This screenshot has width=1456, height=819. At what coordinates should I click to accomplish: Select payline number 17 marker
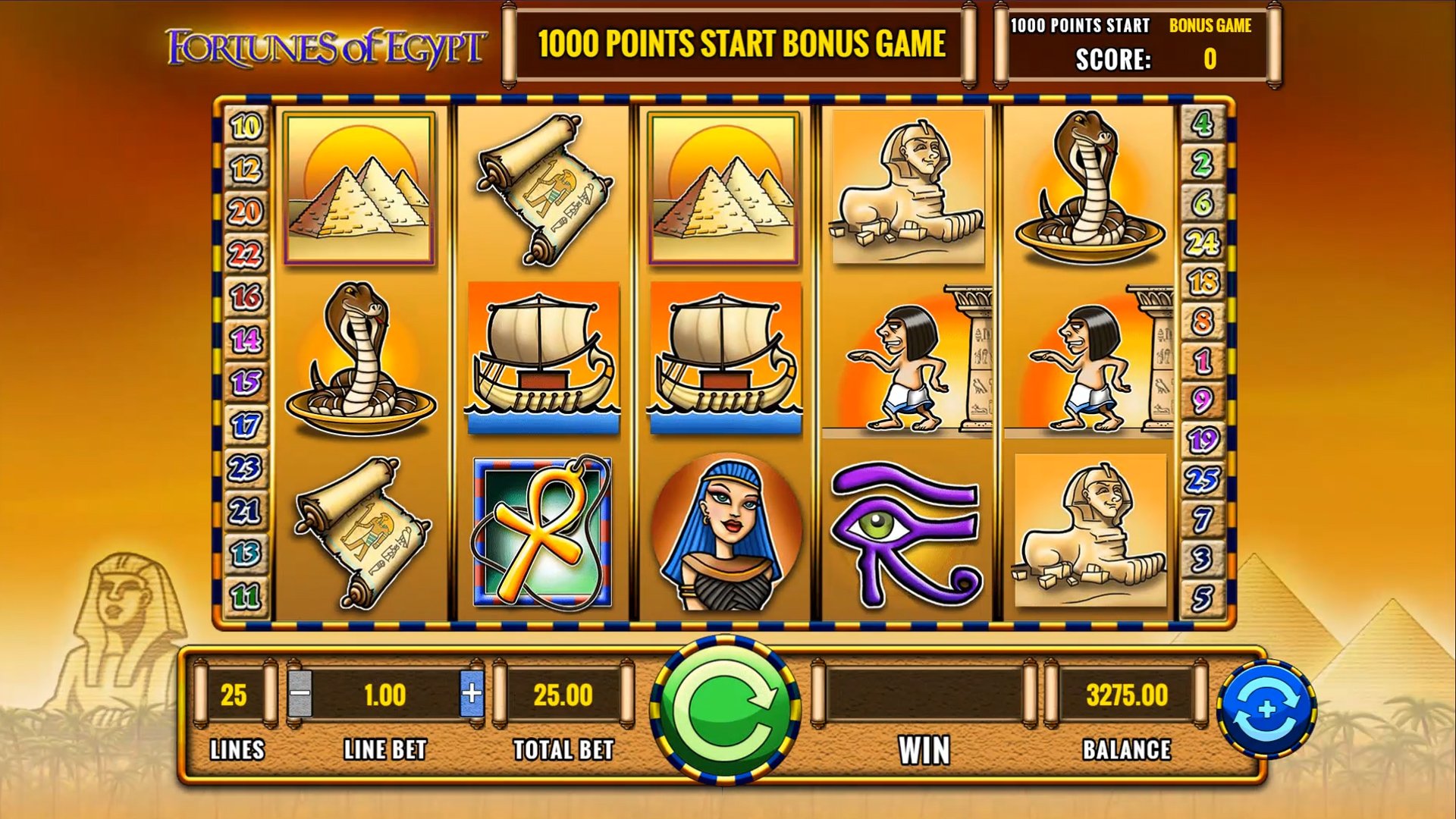tap(246, 425)
